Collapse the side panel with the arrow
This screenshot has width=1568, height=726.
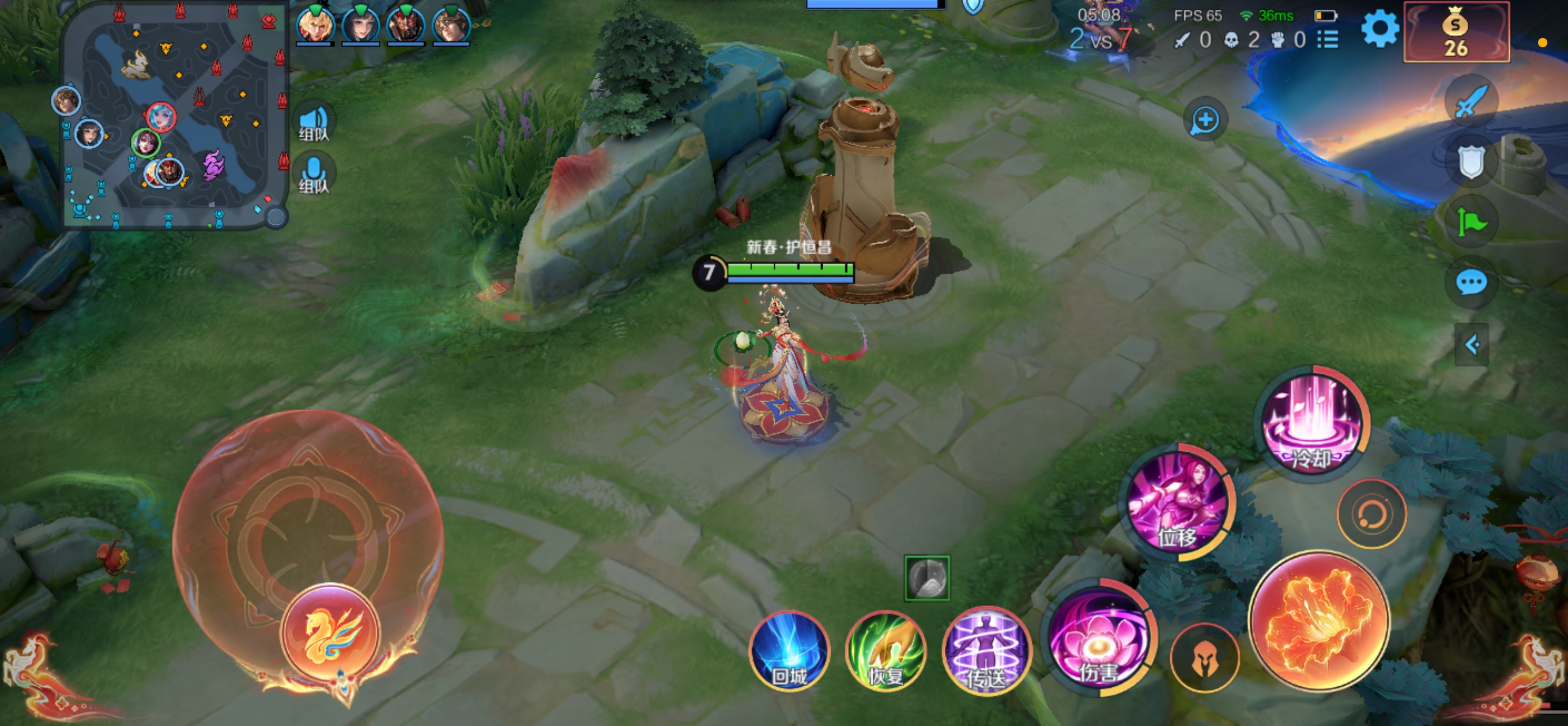point(1471,345)
